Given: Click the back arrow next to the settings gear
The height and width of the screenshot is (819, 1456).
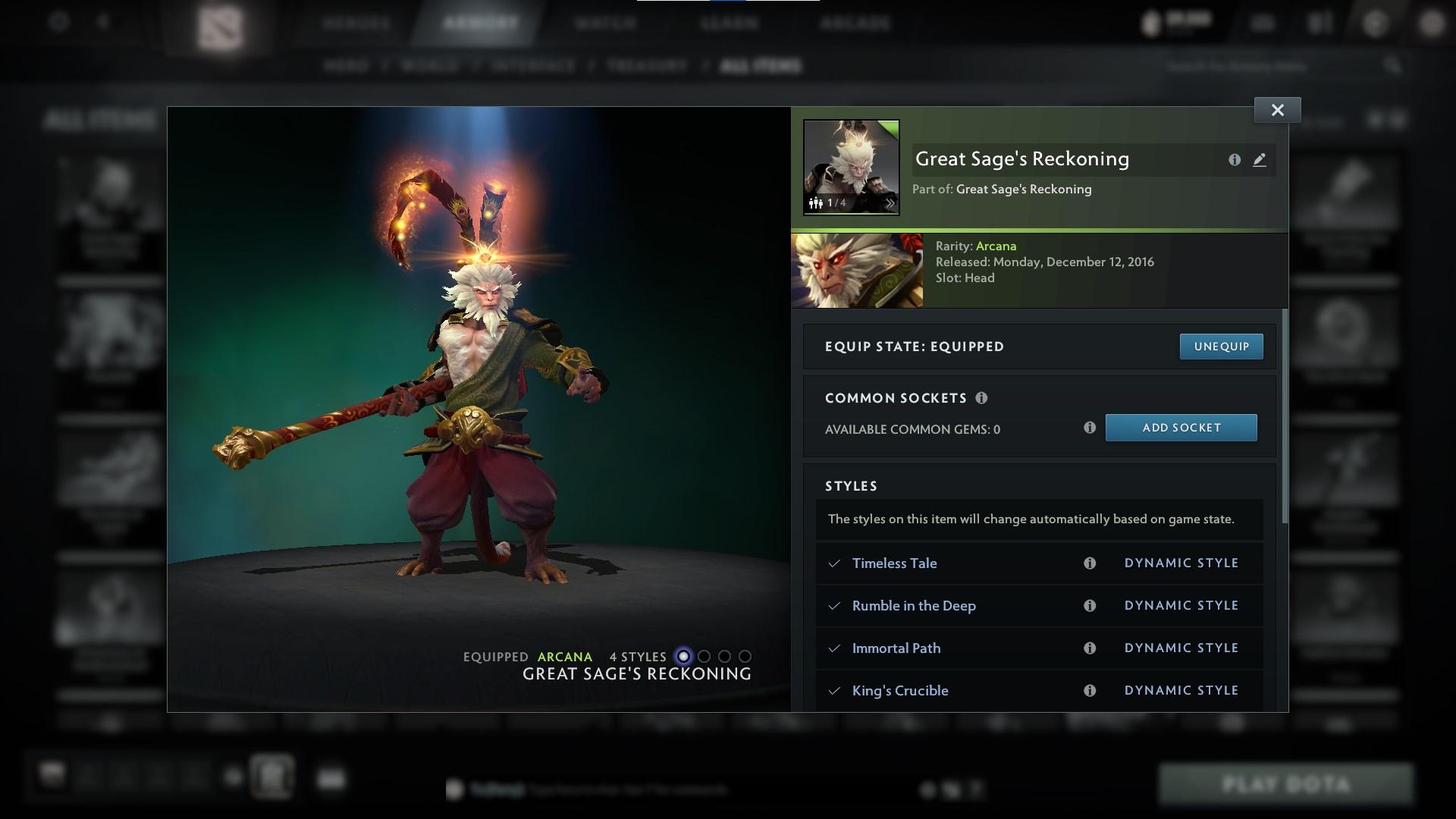Looking at the screenshot, I should (104, 22).
